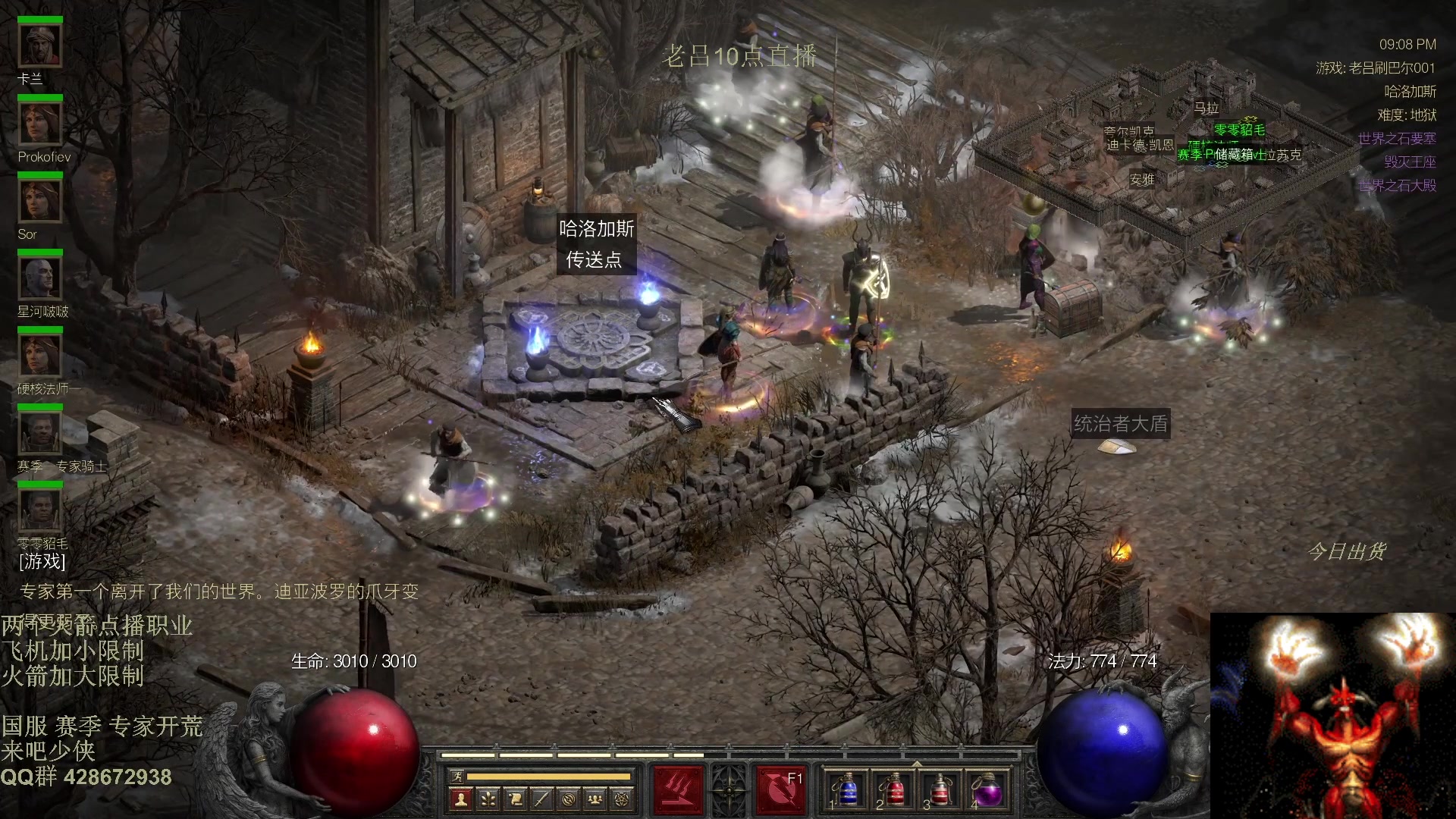Screen dimensions: 1456x819
Task: Select the F1 right-click lightning skill
Action: pyautogui.click(x=780, y=789)
